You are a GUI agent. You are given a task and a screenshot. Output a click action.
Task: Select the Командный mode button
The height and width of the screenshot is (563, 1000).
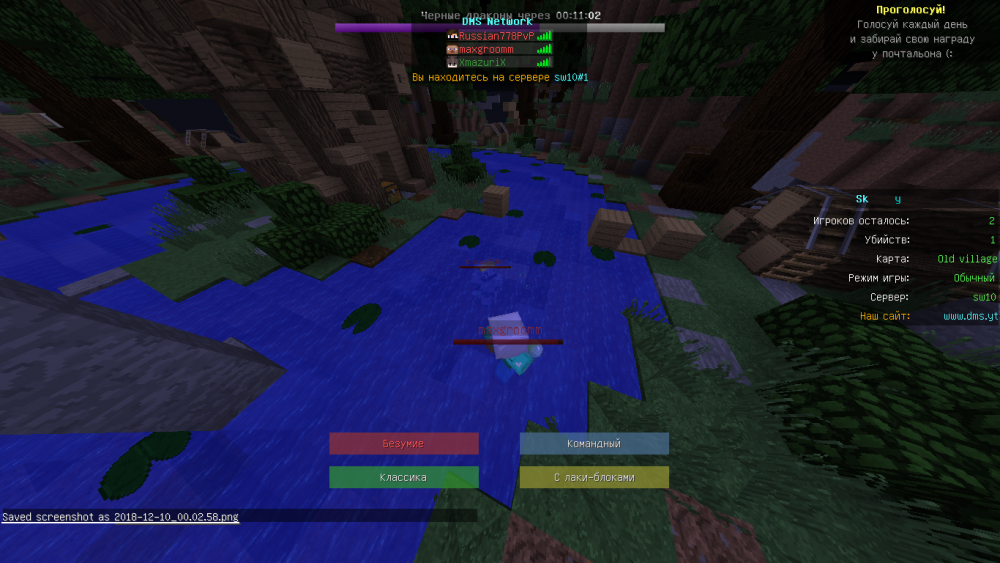[594, 443]
